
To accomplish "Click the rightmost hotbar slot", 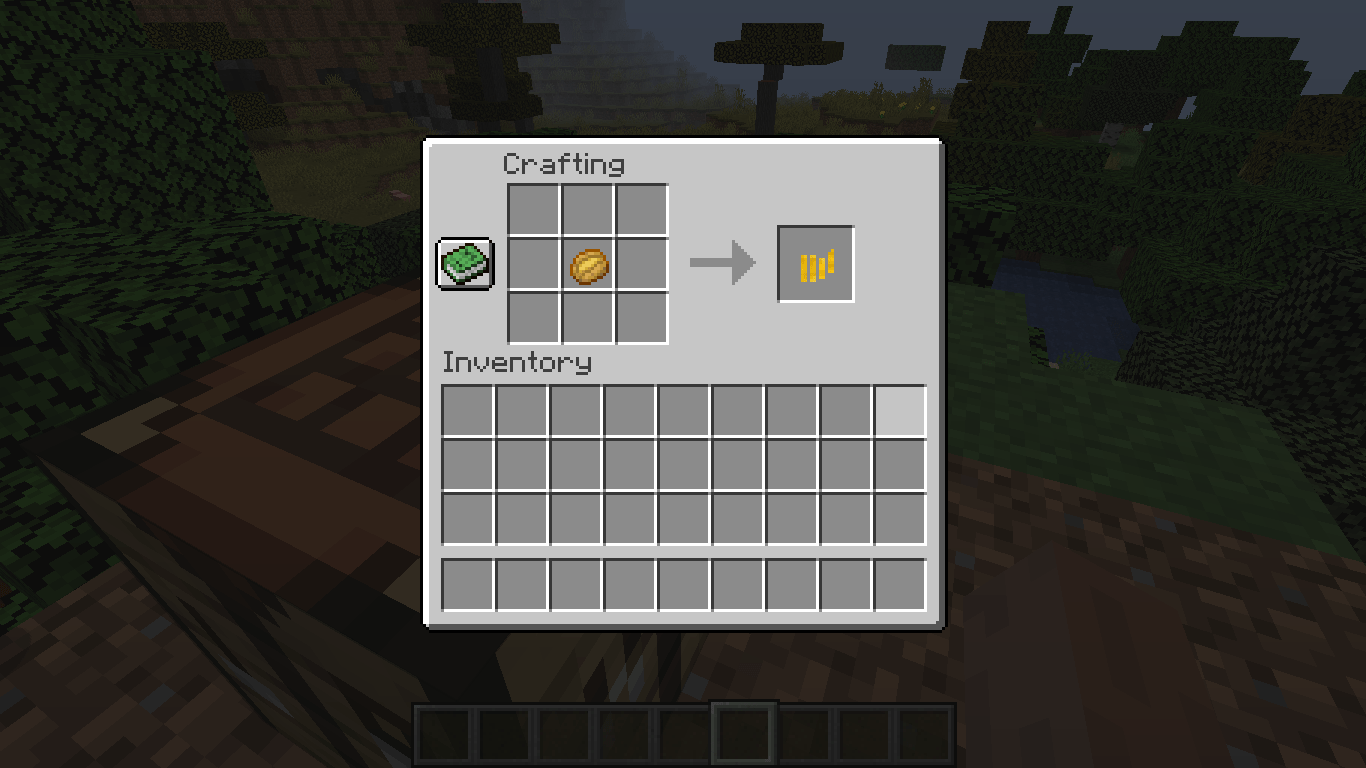I will [925, 734].
